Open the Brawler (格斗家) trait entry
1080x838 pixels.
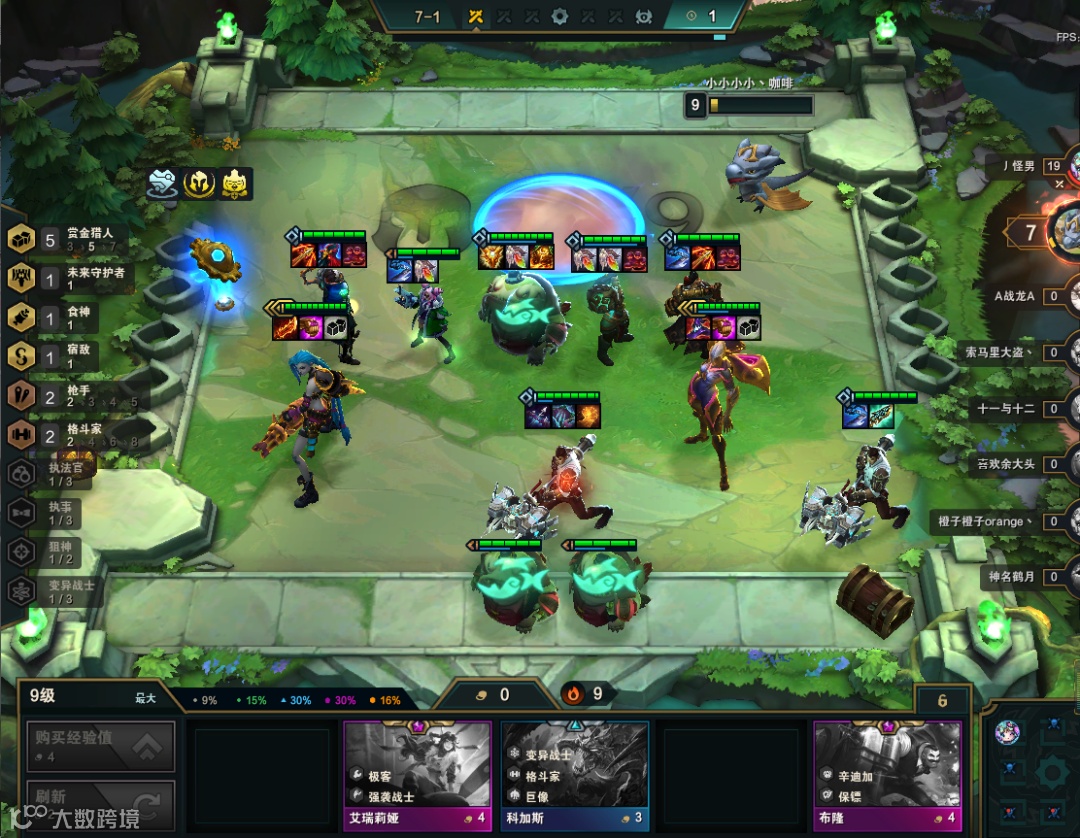(70, 435)
